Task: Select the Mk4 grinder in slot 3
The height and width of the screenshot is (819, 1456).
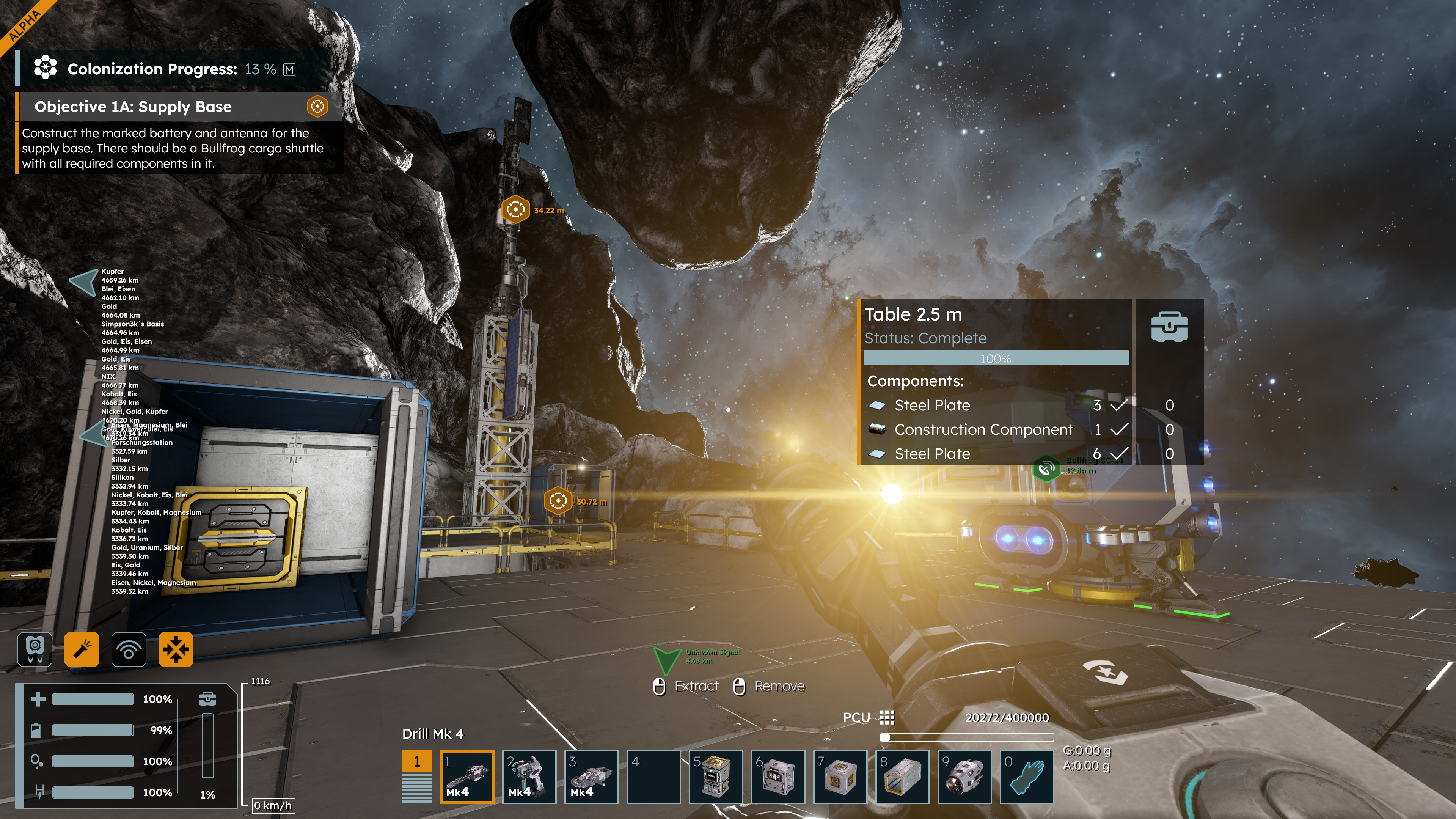Action: tap(591, 776)
